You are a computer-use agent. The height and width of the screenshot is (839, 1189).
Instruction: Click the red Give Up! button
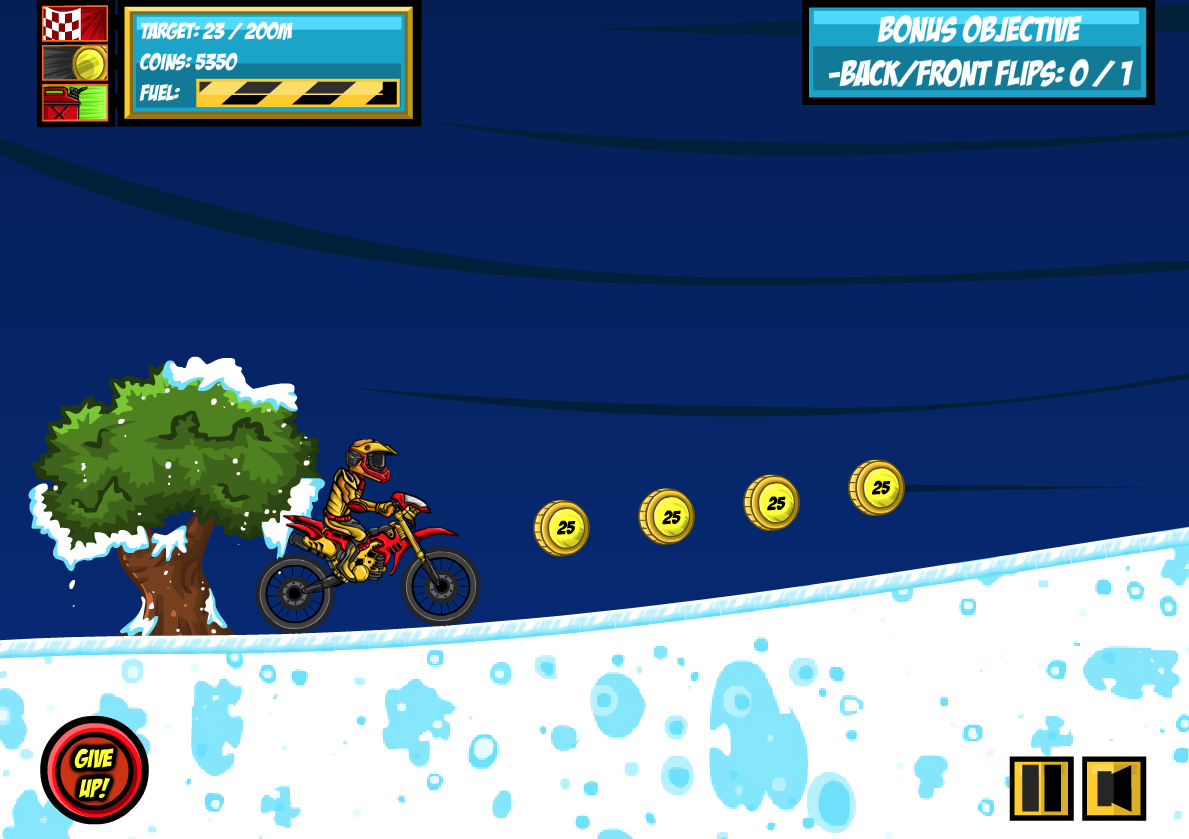[94, 770]
